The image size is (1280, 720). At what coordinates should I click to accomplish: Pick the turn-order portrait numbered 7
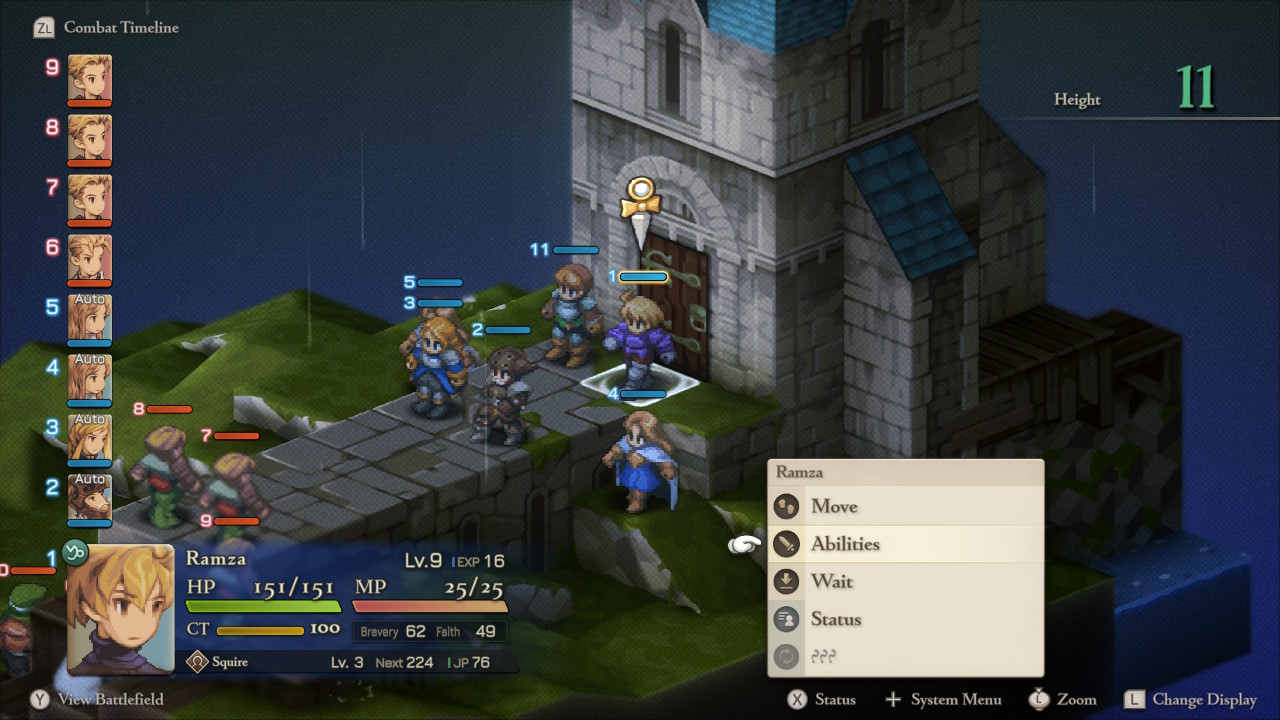tap(90, 198)
